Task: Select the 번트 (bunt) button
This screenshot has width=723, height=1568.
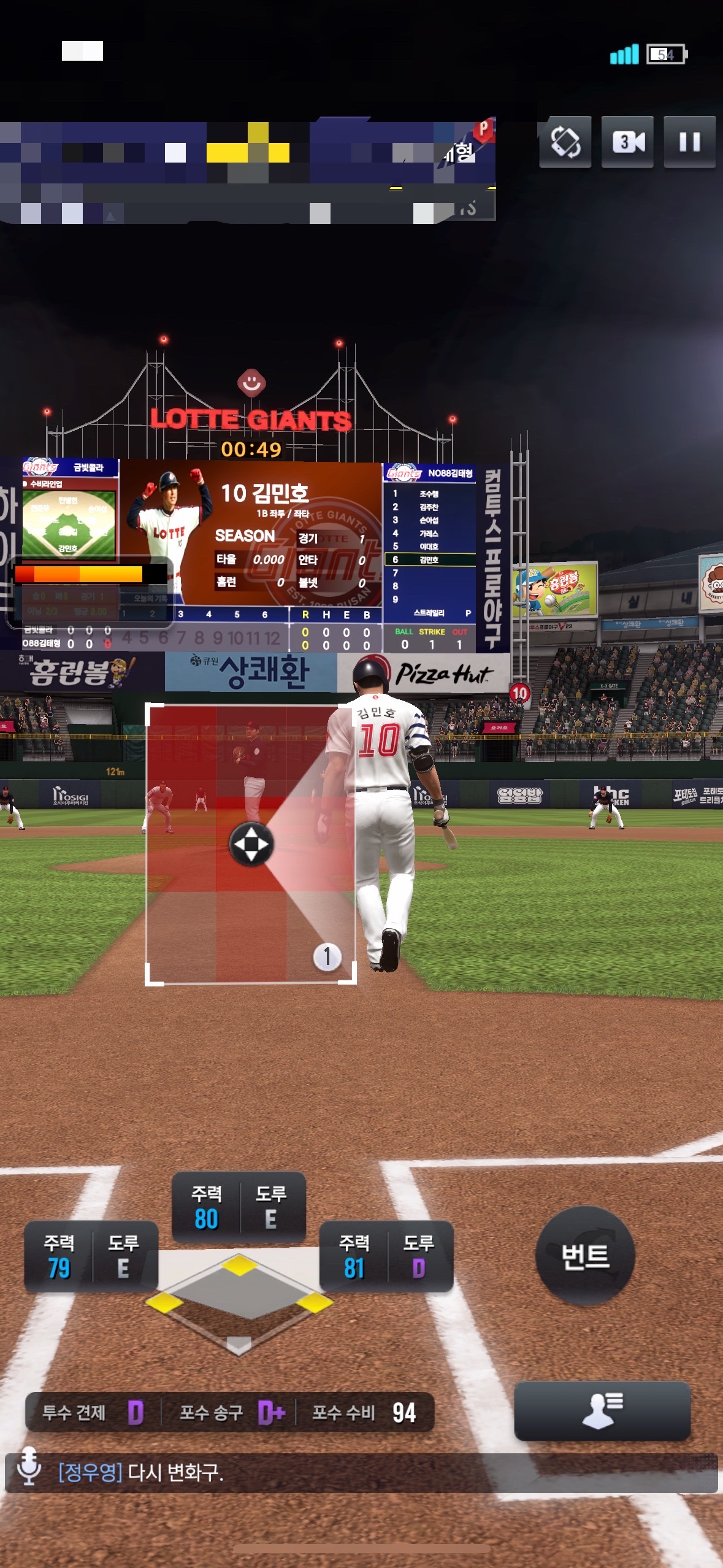Action: pos(585,1255)
